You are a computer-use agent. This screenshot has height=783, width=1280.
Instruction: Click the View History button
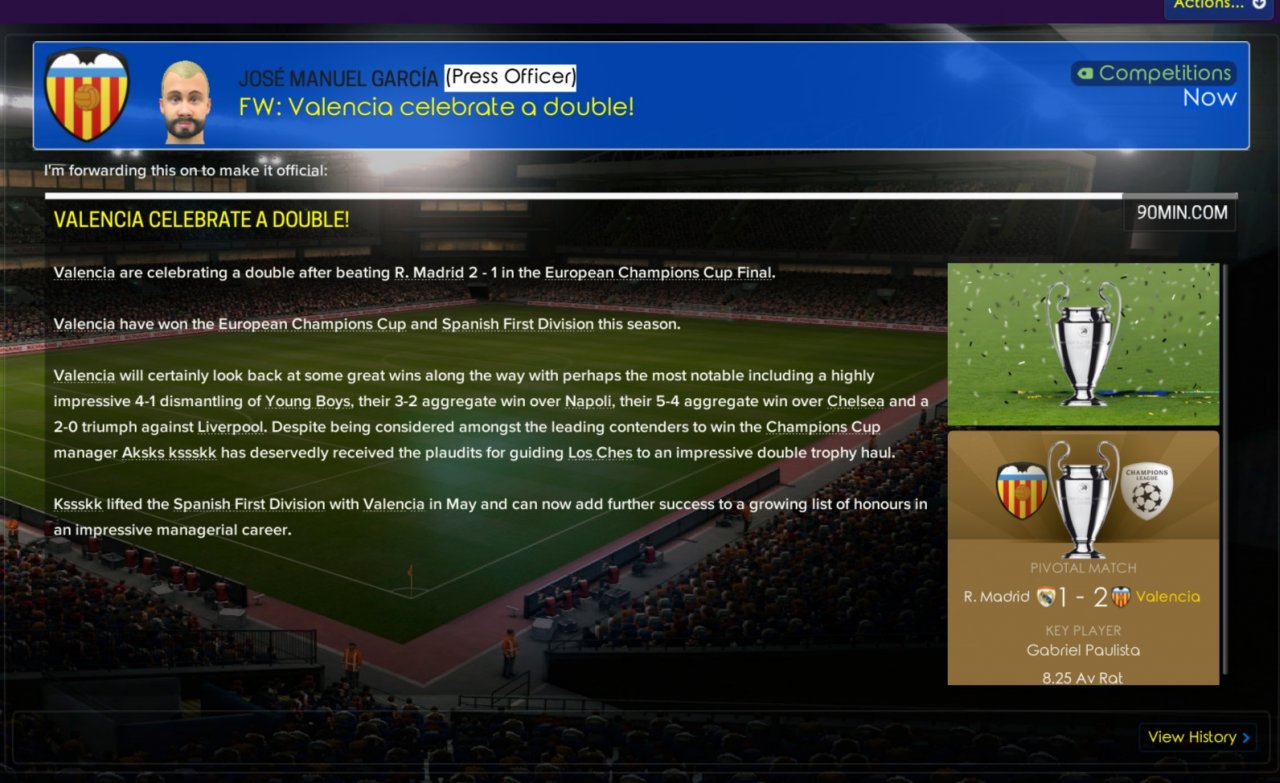(x=1198, y=737)
